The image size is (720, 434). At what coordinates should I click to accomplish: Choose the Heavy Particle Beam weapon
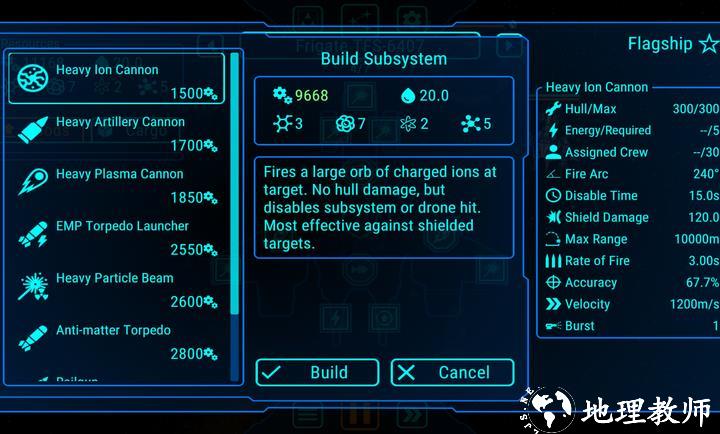coord(116,287)
